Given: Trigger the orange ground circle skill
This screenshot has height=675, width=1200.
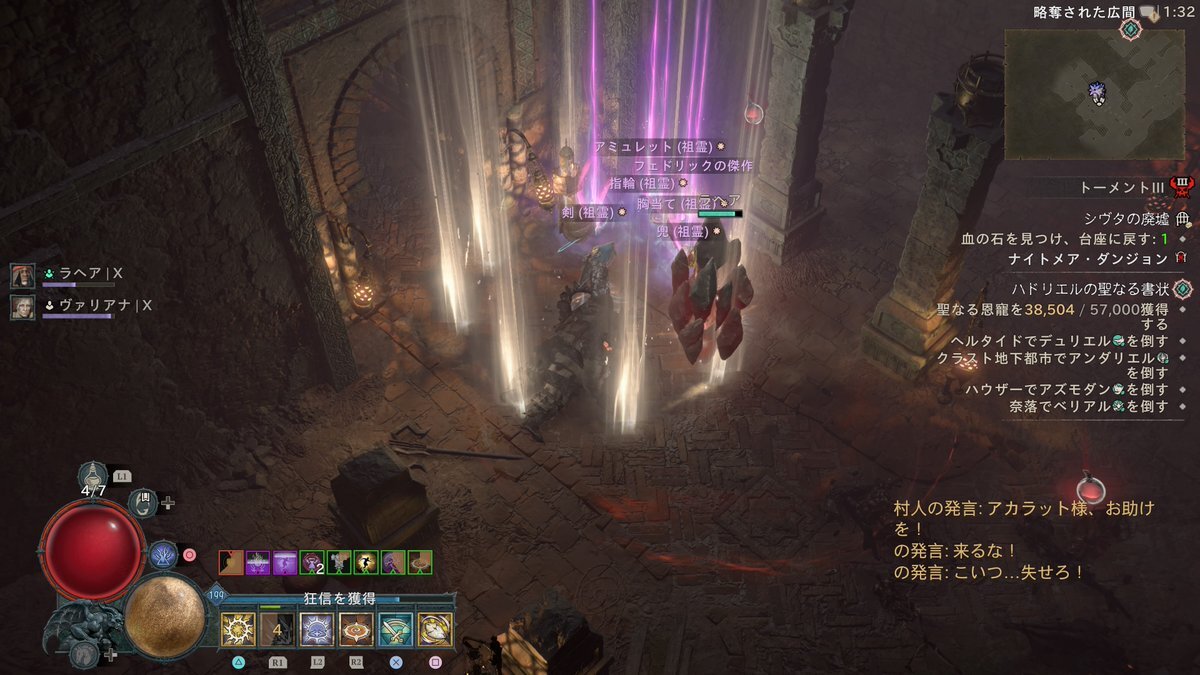Looking at the screenshot, I should 356,629.
